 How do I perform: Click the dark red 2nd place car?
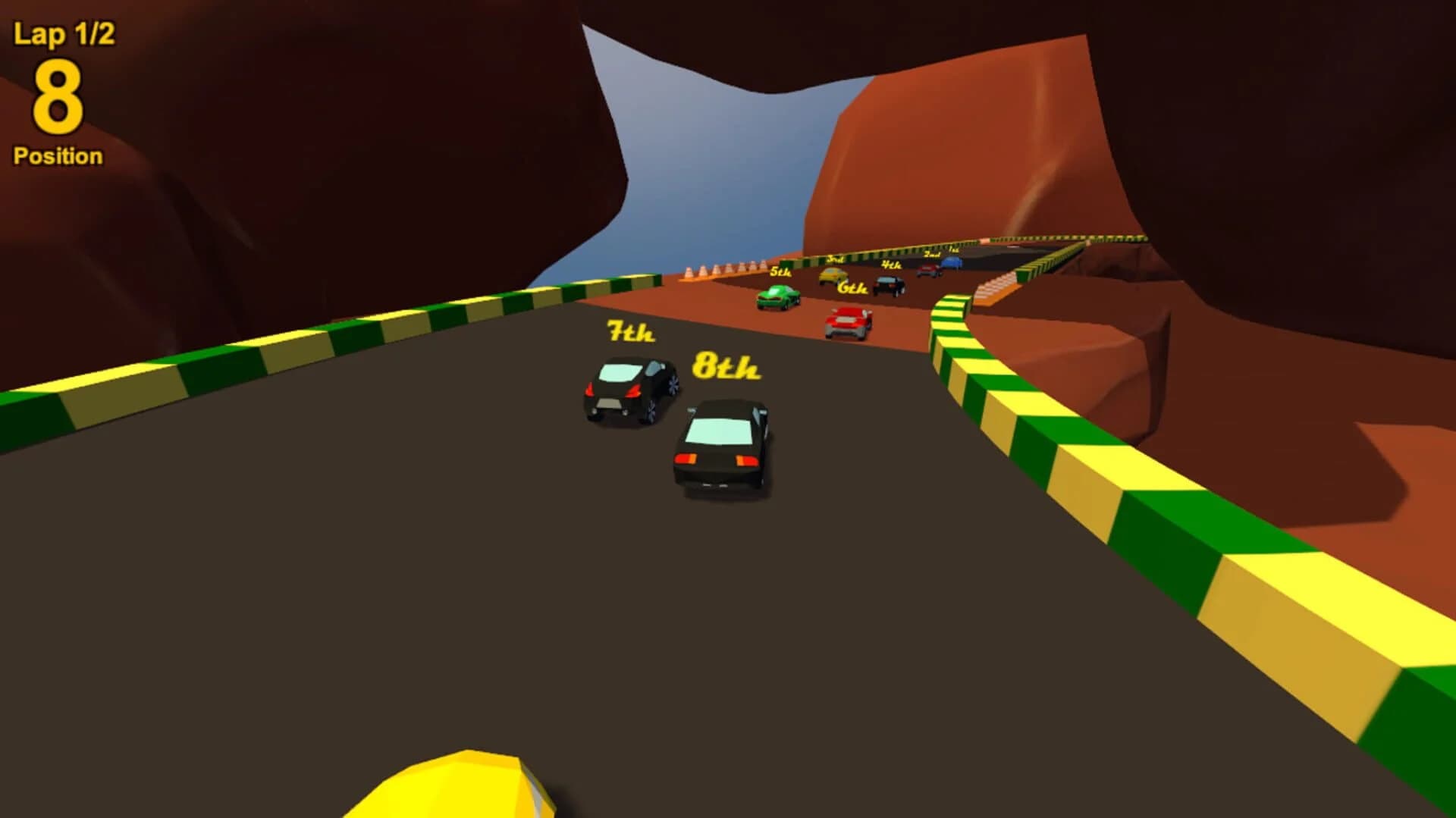coord(928,270)
